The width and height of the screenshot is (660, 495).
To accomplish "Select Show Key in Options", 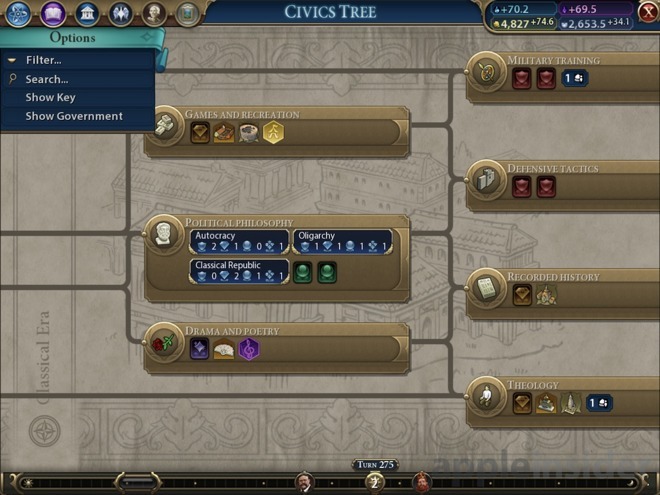I will pyautogui.click(x=50, y=97).
